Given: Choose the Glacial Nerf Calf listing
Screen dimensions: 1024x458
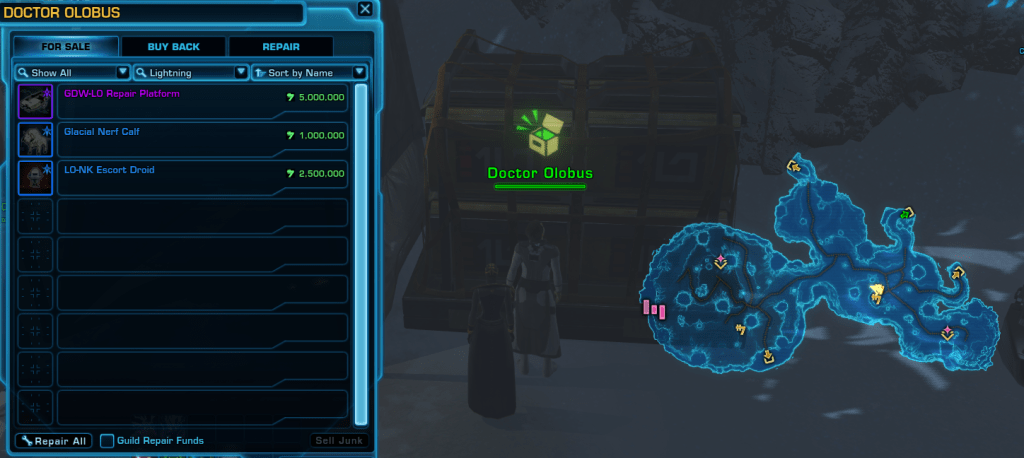Looking at the screenshot, I should pyautogui.click(x=200, y=139).
